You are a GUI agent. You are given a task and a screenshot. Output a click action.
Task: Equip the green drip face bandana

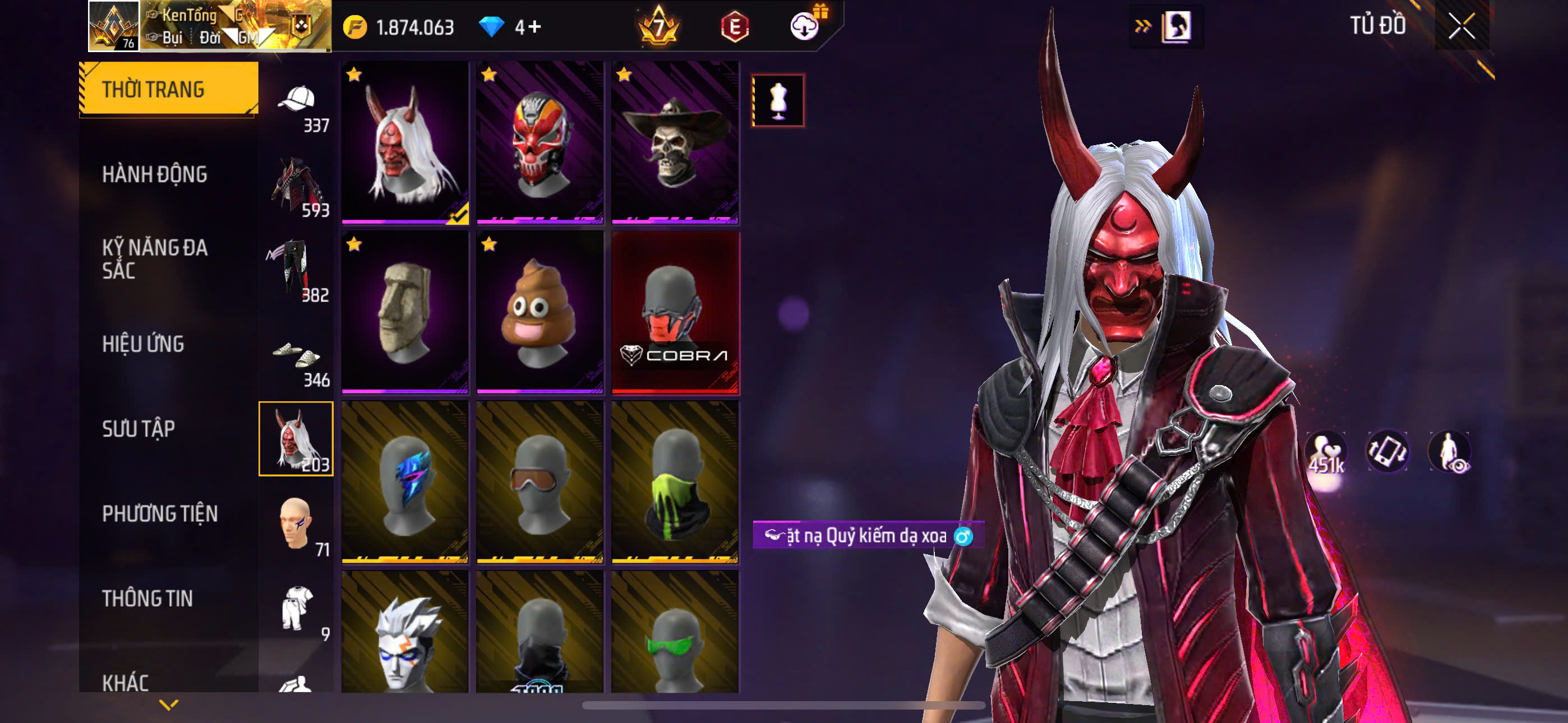(675, 481)
